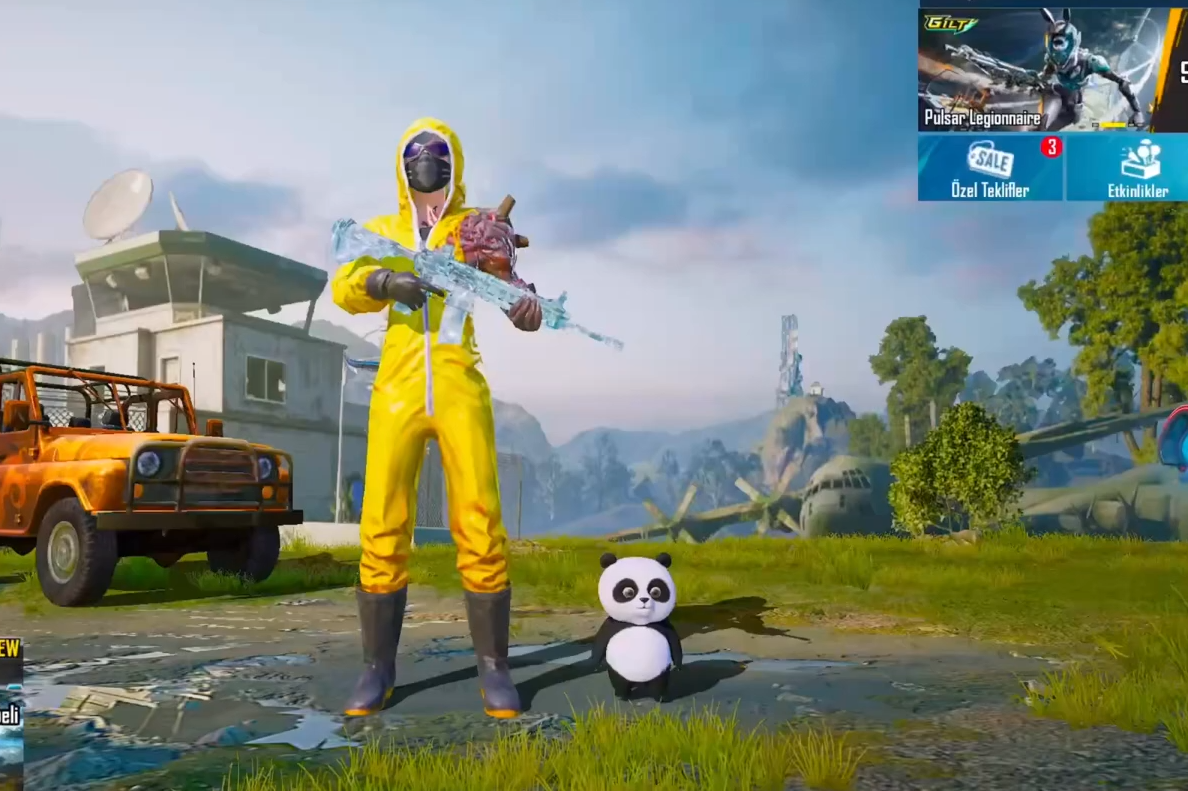Open Özel Teklifler special offers
The height and width of the screenshot is (791, 1188).
(990, 167)
